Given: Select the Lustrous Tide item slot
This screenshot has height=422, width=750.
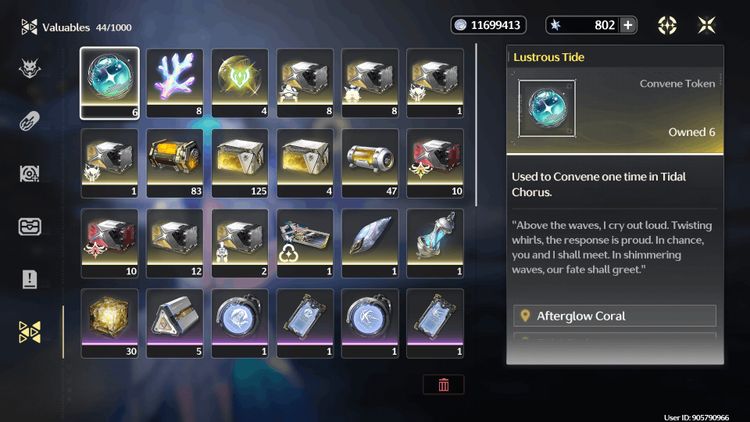Looking at the screenshot, I should 110,82.
